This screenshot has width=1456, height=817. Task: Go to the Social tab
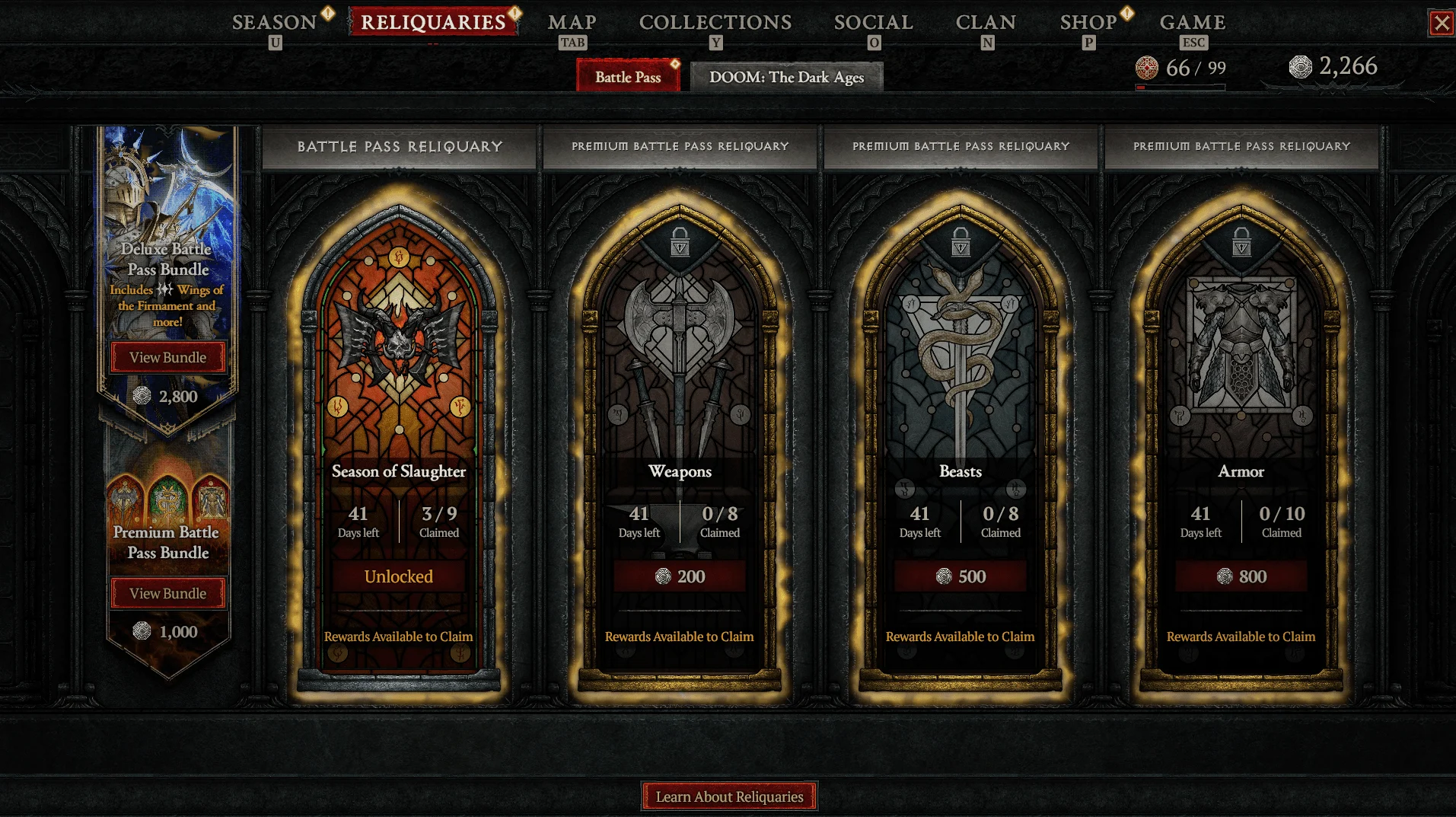(873, 23)
